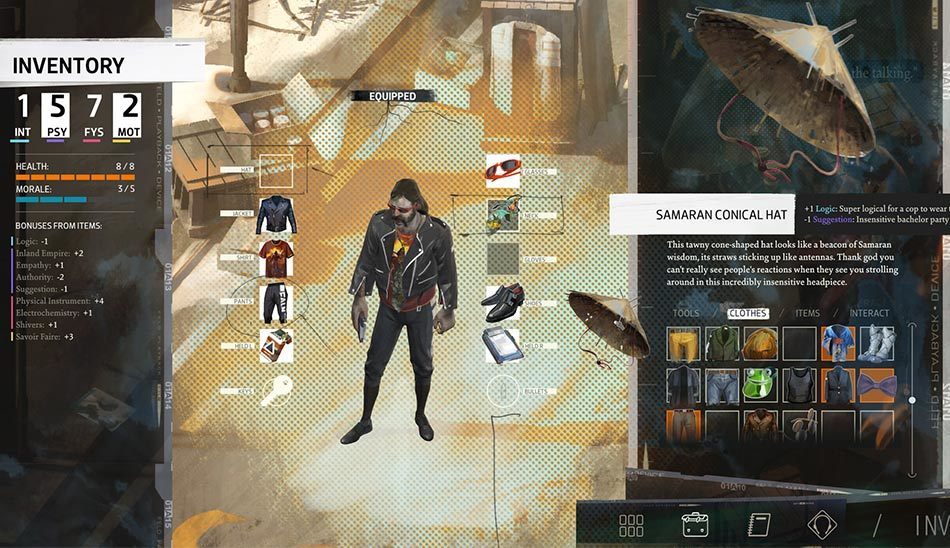Pick the black tank top item
Image resolution: width=950 pixels, height=548 pixels.
[x=799, y=385]
